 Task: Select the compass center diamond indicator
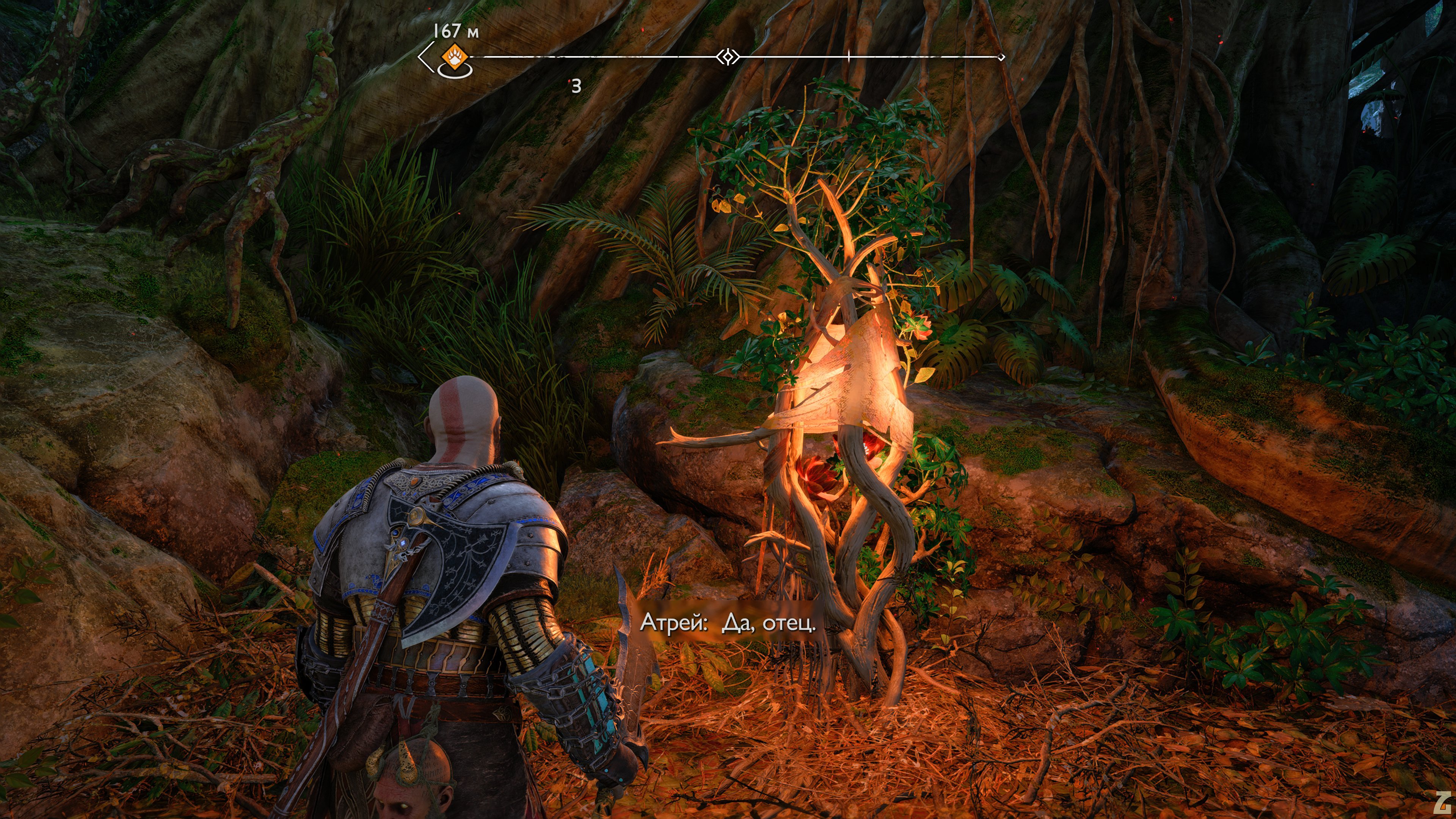click(728, 57)
